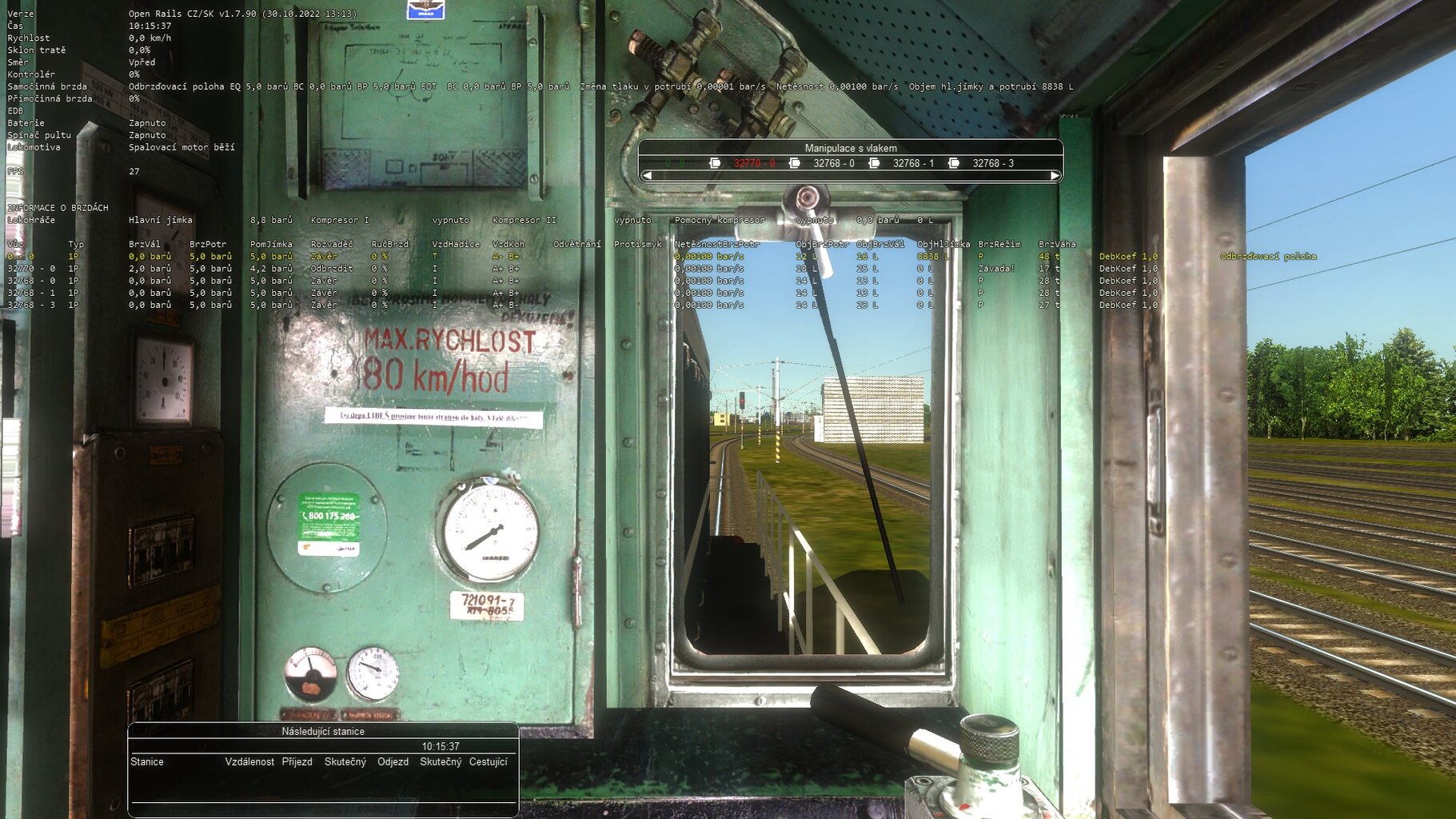Click the coupler icon before car 32770 - 0
The image size is (1456, 819).
(715, 163)
